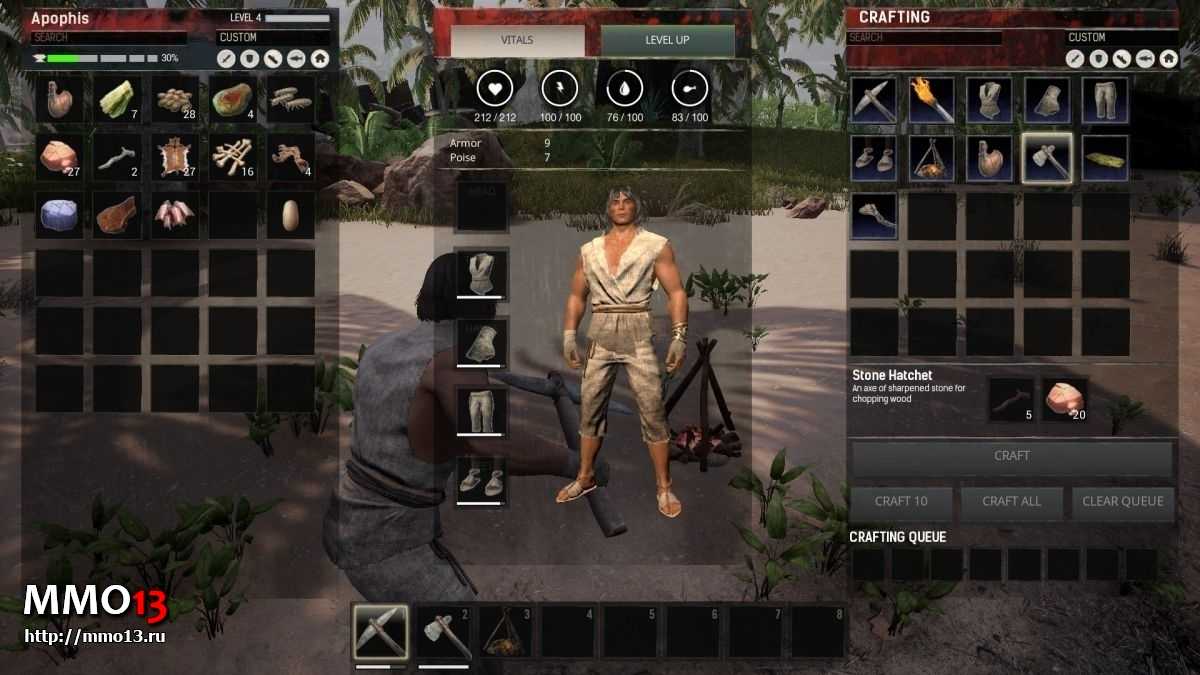Viewport: 1200px width, 675px height.
Task: Select the stone hatchet in hotbar slot 2
Action: click(x=443, y=631)
